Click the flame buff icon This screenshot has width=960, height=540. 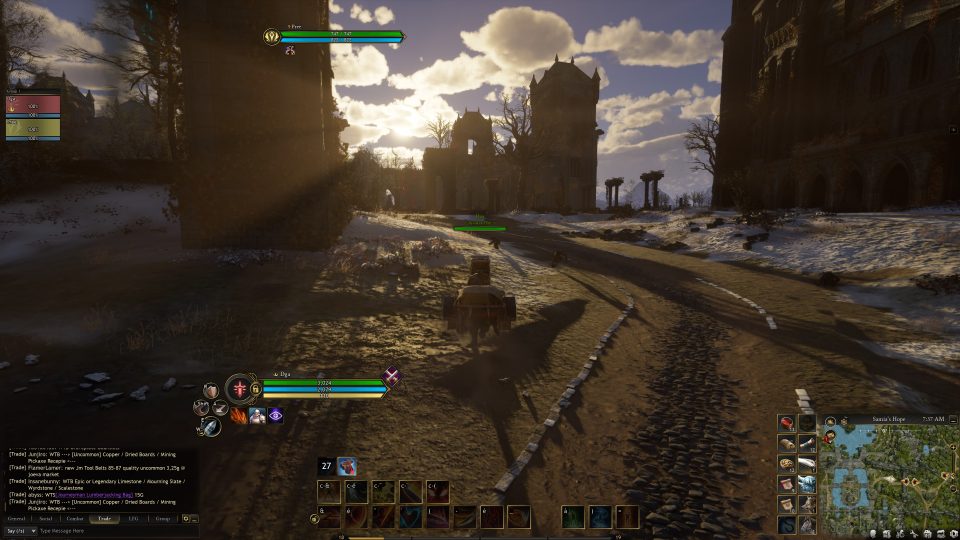tap(239, 415)
